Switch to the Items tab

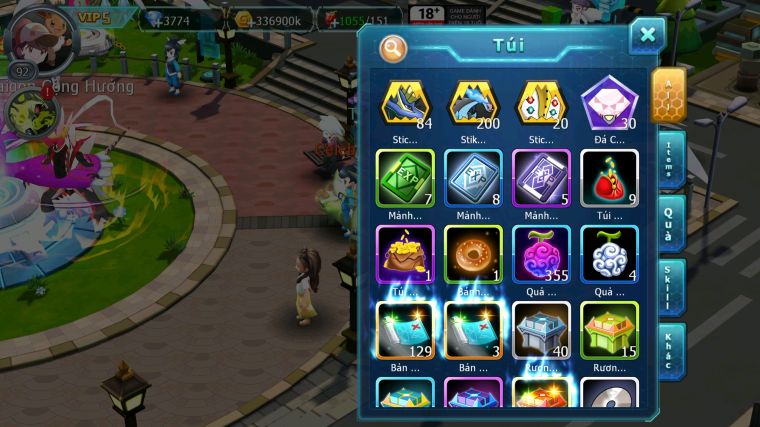pyautogui.click(x=671, y=160)
